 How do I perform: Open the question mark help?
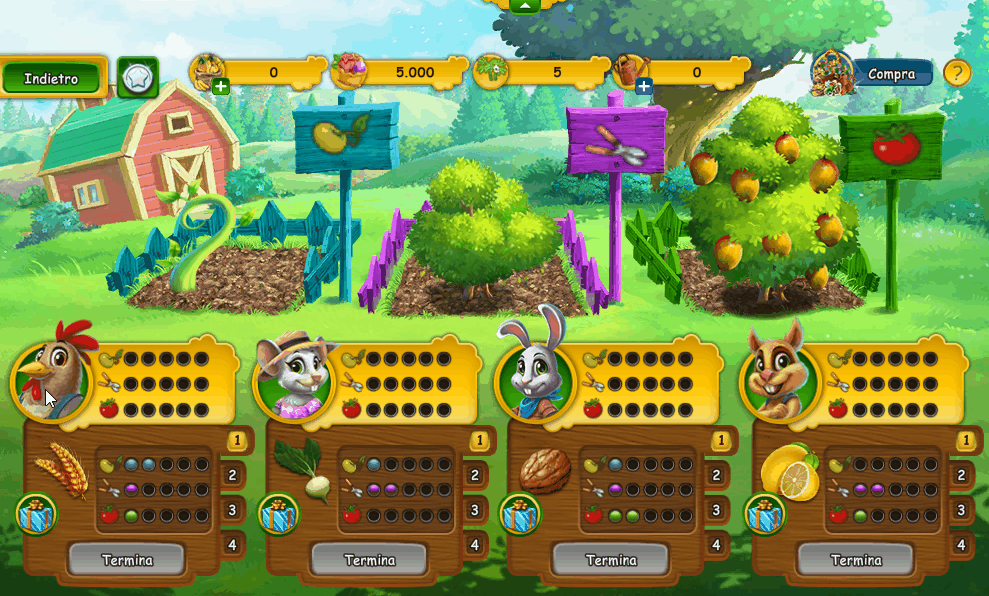[x=957, y=73]
